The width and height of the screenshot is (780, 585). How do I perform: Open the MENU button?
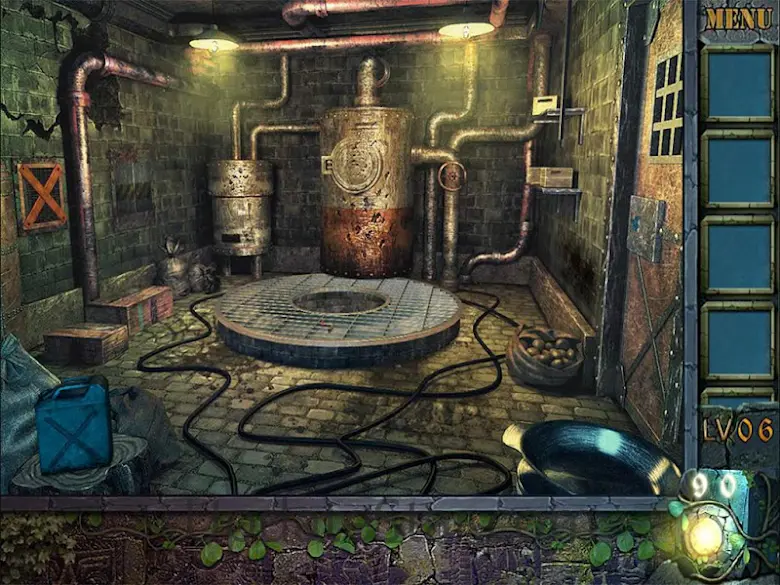coord(738,18)
